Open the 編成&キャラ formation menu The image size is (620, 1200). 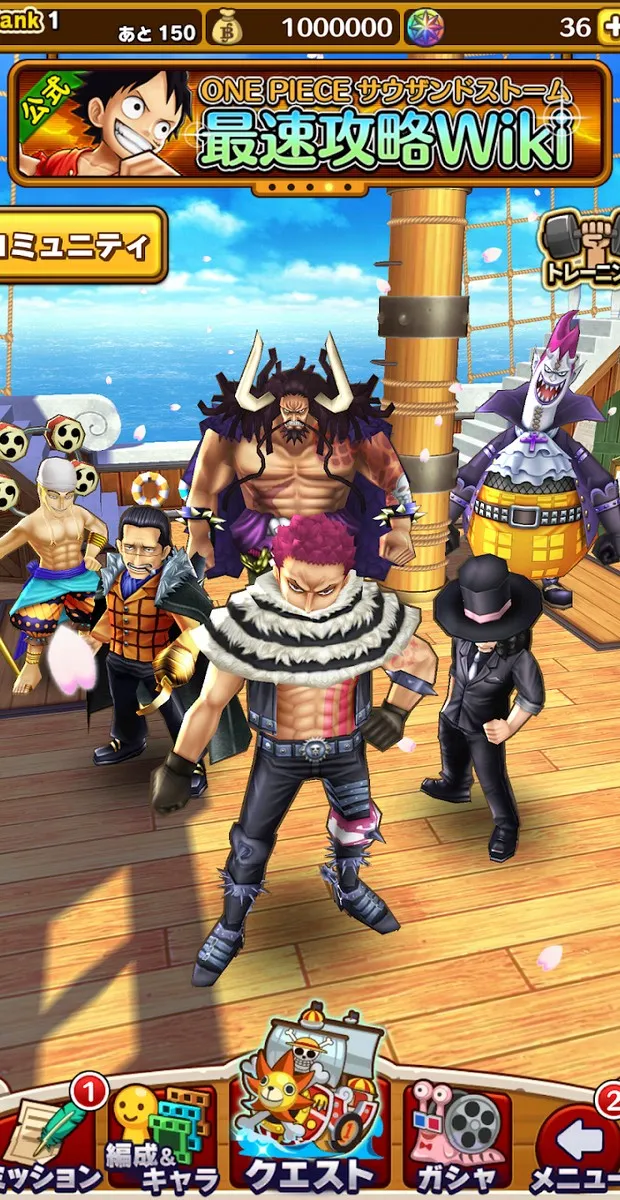point(160,1140)
